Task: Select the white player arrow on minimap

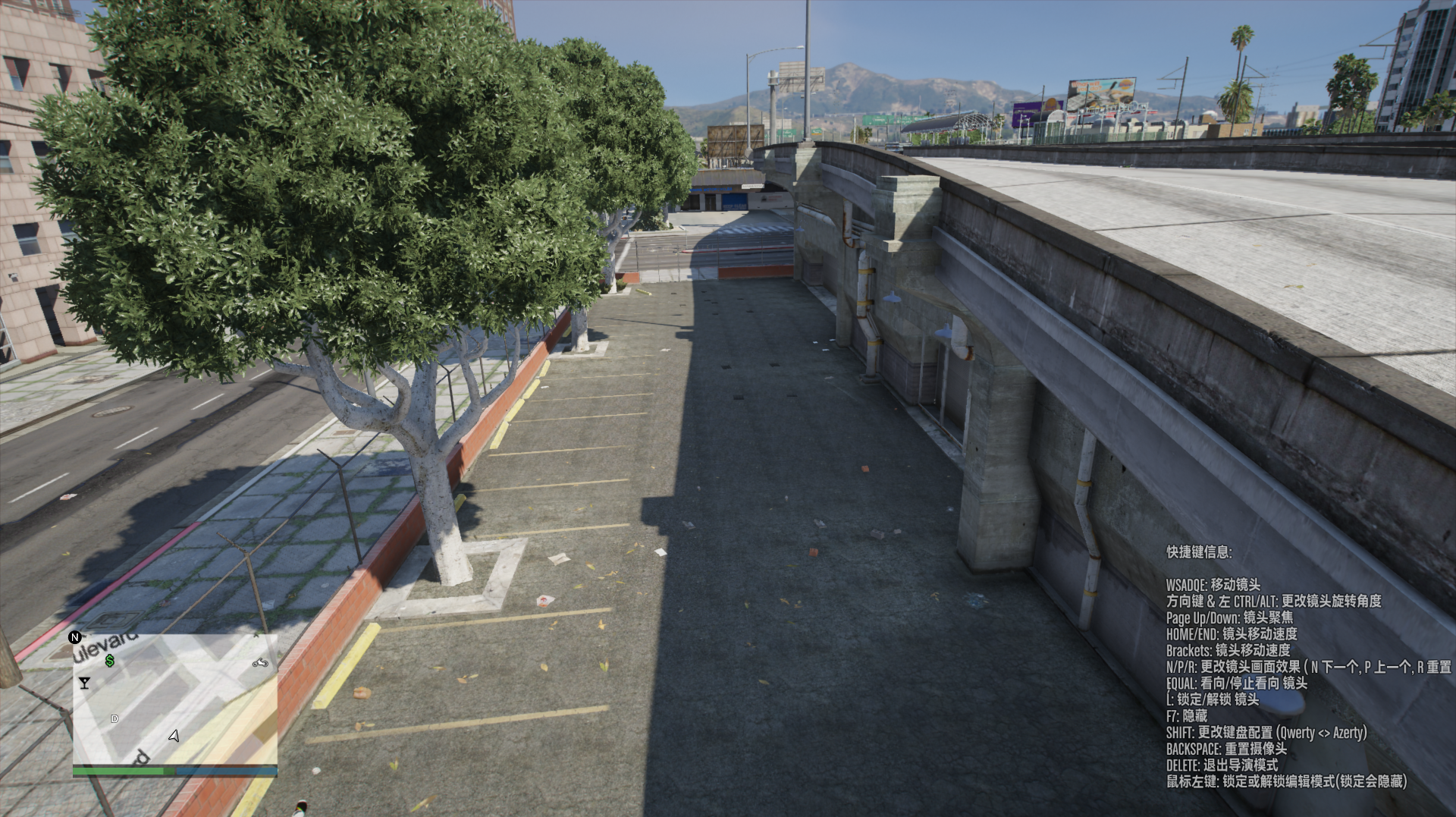Action: click(x=174, y=735)
